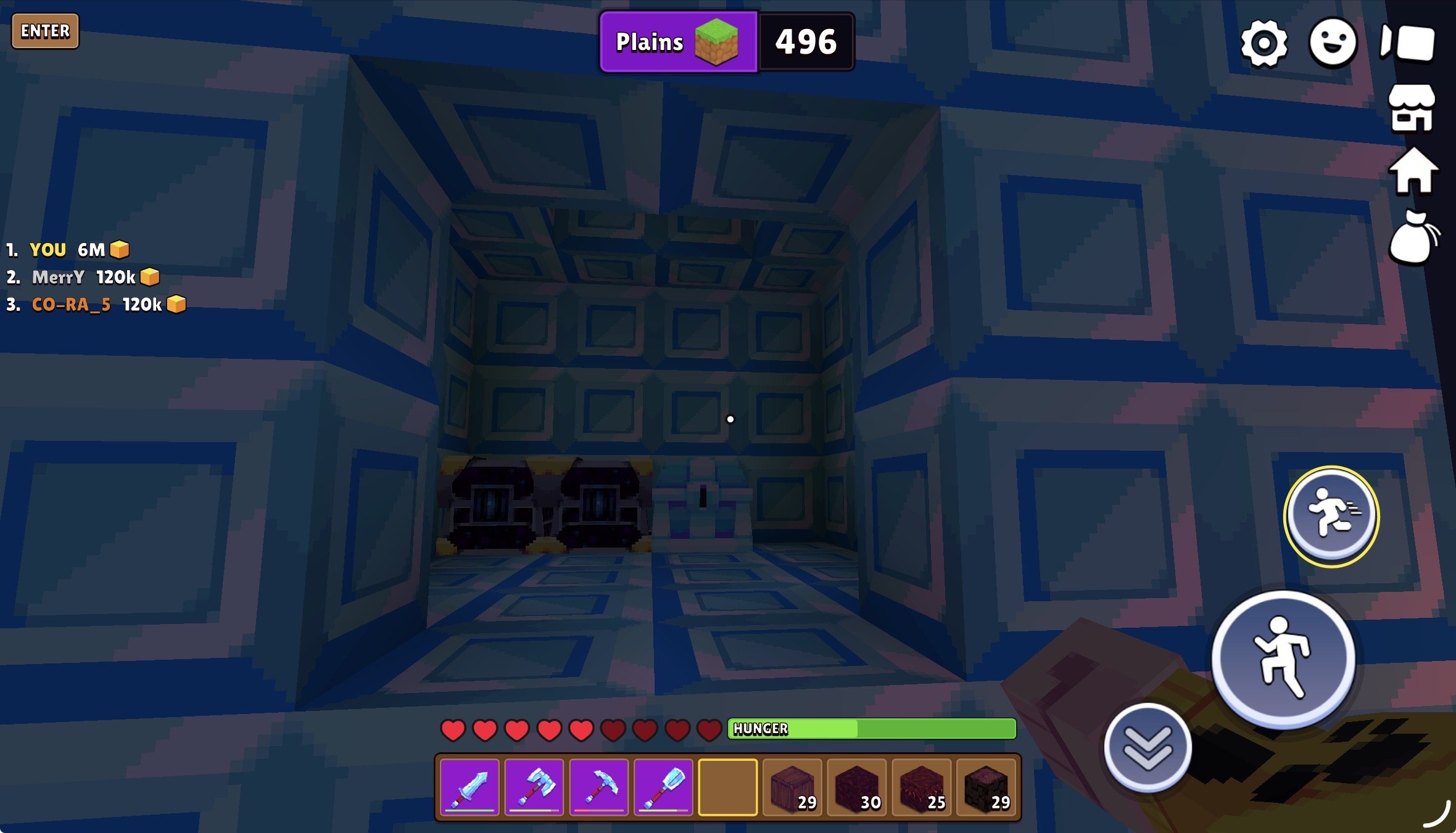The width and height of the screenshot is (1456, 833).
Task: Select the ice sword hotbar slot
Action: point(470,787)
